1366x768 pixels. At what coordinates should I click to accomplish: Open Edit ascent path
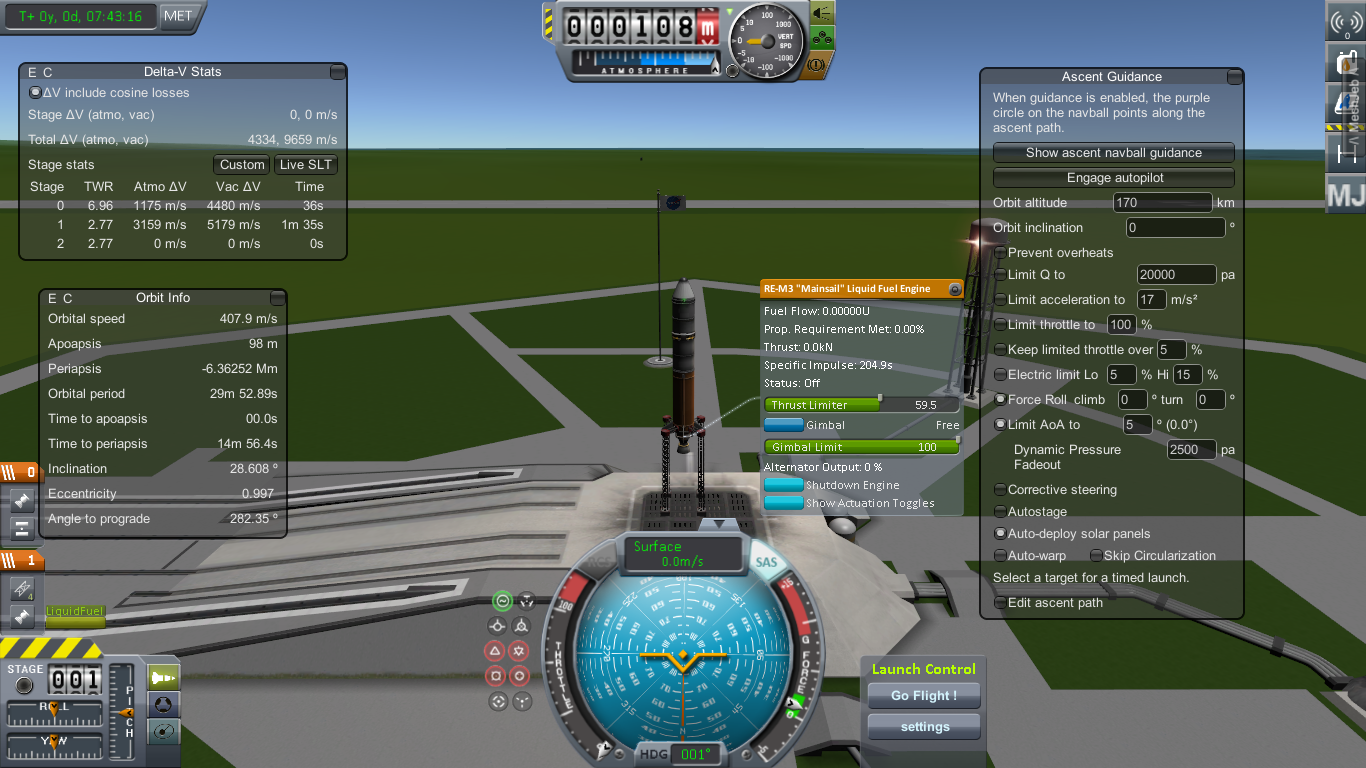coord(1001,603)
